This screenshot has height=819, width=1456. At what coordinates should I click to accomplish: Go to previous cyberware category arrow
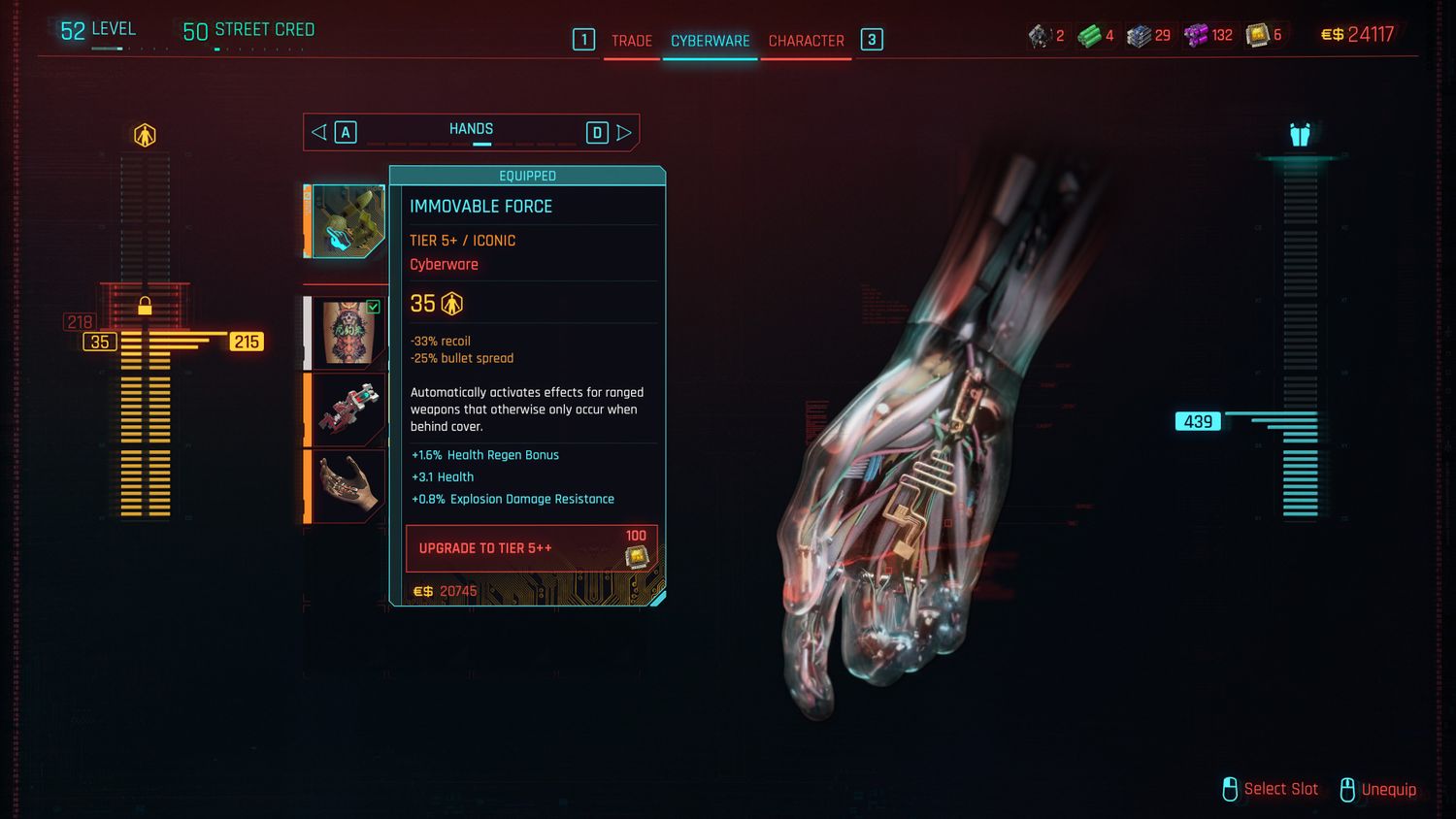click(319, 132)
